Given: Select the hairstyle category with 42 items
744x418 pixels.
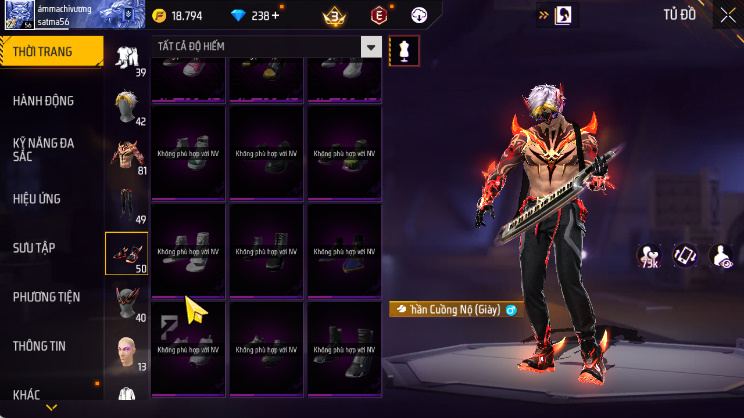Looking at the screenshot, I should [127, 108].
